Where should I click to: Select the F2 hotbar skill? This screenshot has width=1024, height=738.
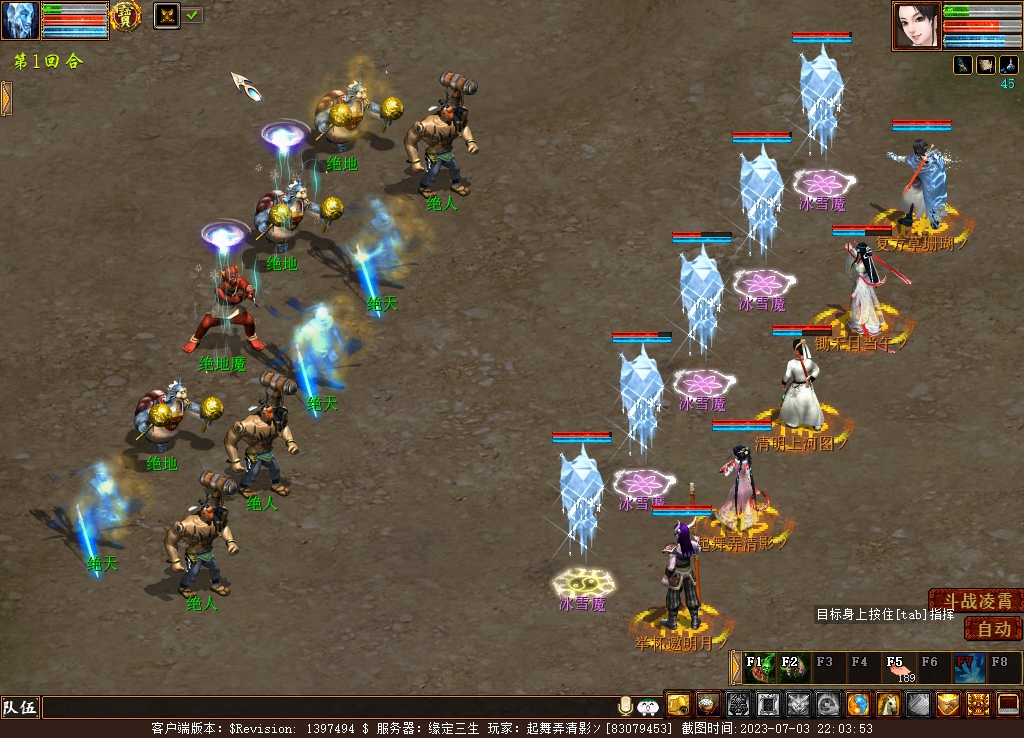(793, 667)
